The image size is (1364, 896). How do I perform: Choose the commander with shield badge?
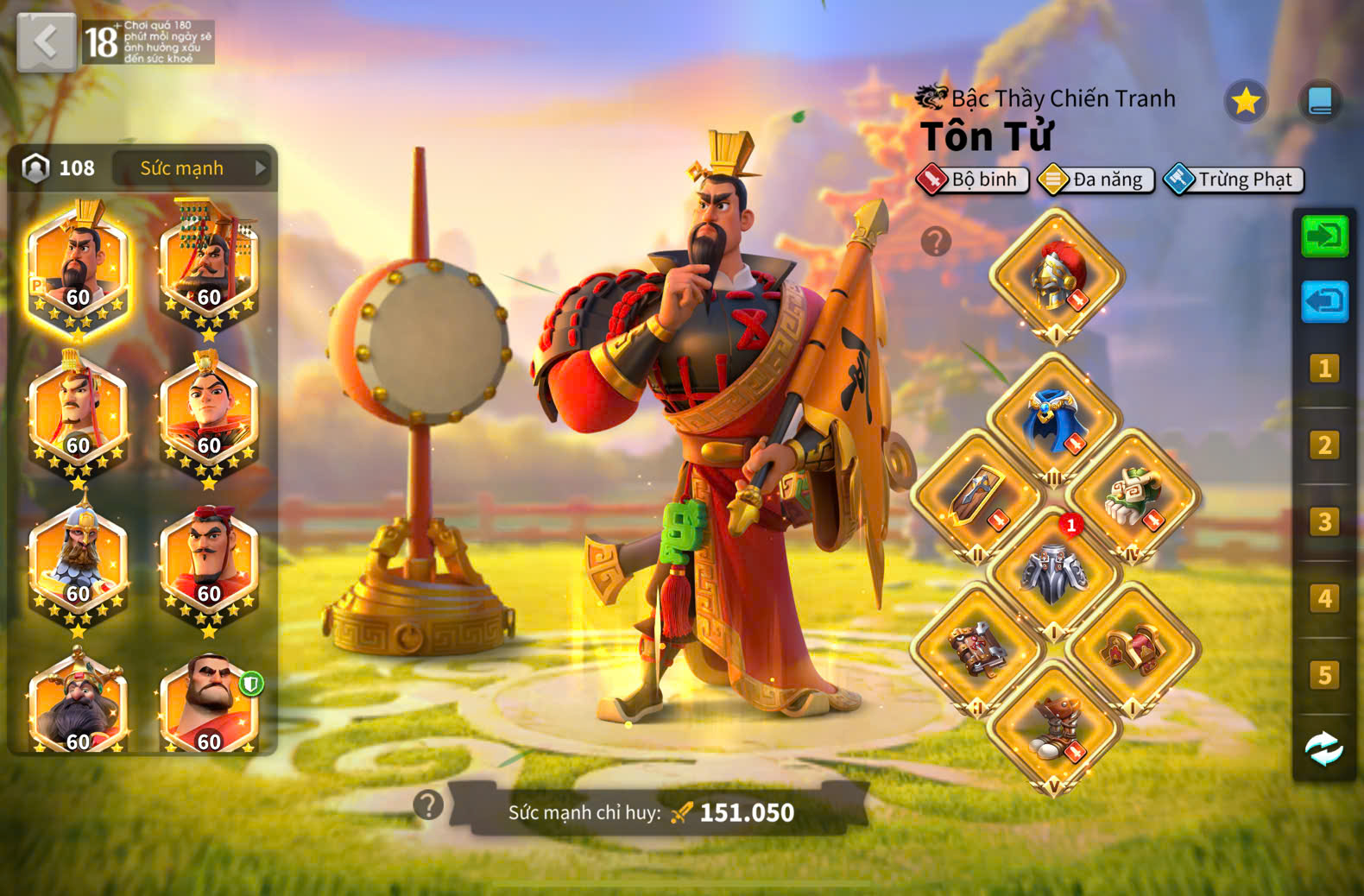pos(209,705)
